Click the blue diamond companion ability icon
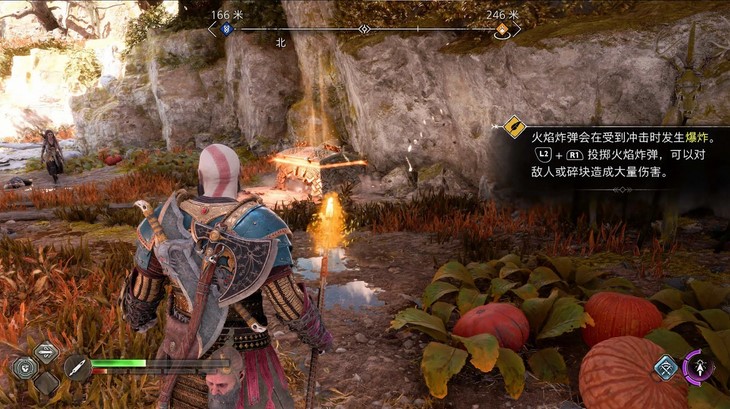Viewport: 730px width, 409px height. (x=666, y=367)
